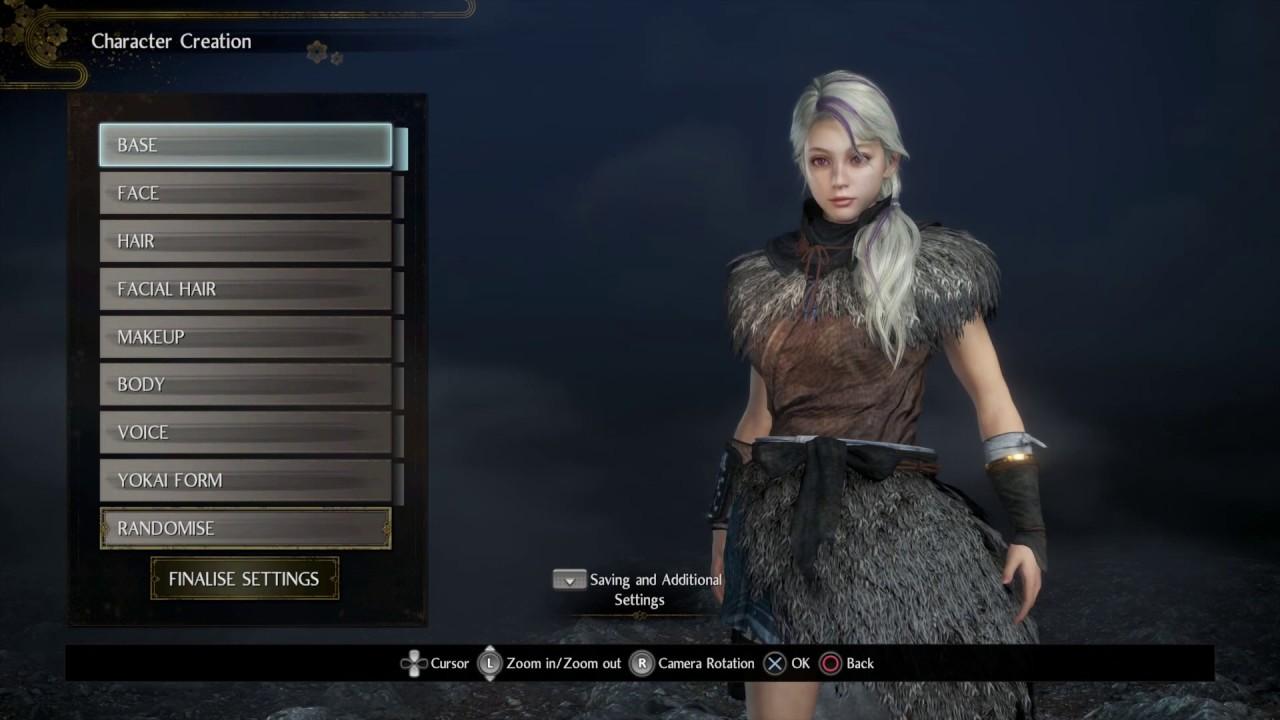Confirm with FINALISE SETTINGS
This screenshot has height=720, width=1280.
pos(244,579)
